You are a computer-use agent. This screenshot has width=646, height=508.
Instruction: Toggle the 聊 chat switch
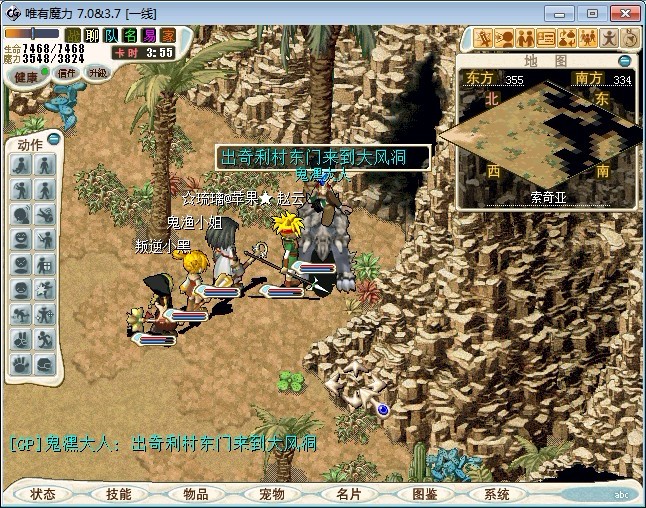coord(91,35)
